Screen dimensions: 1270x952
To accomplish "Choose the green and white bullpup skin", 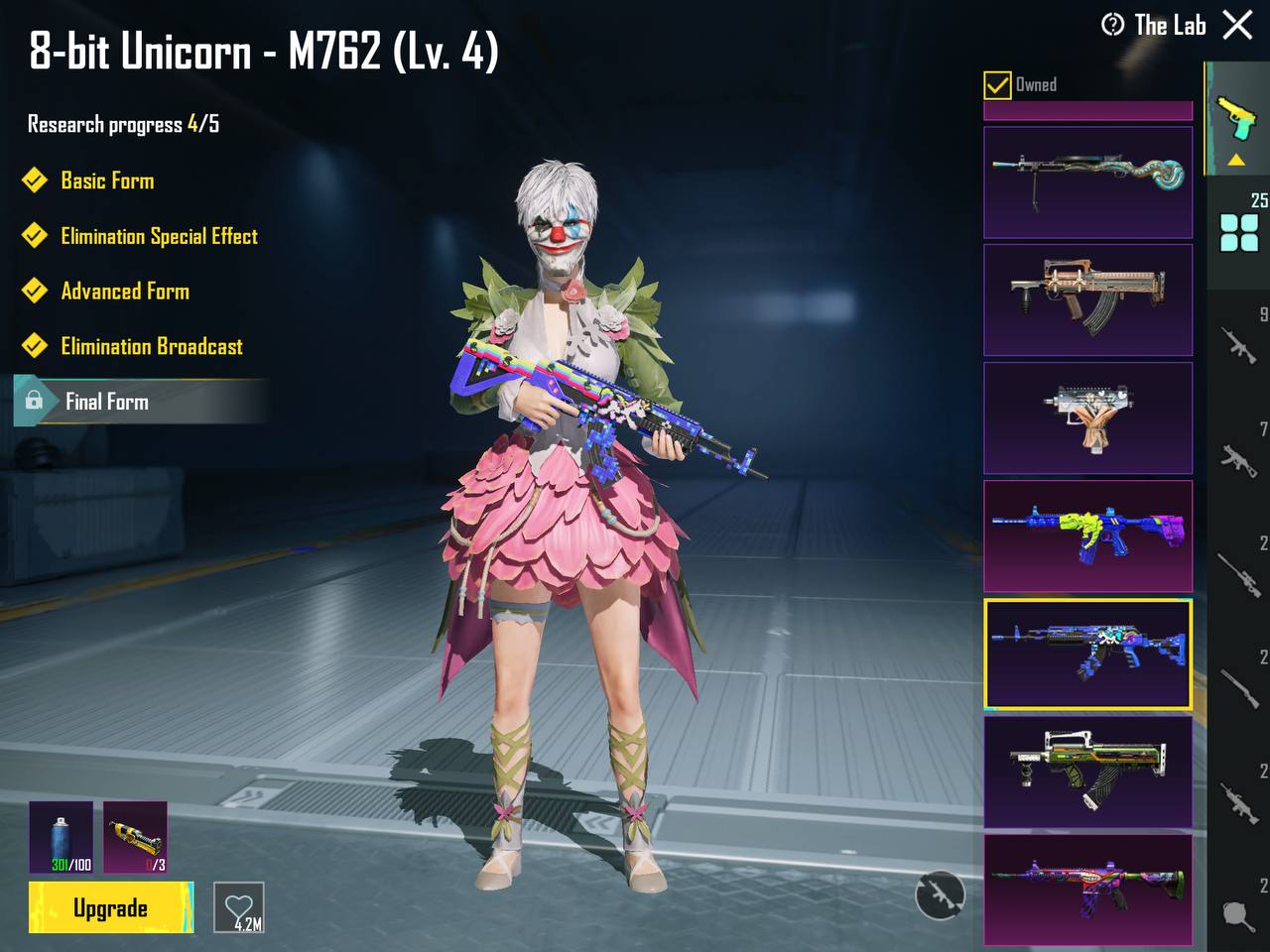I will [1087, 772].
